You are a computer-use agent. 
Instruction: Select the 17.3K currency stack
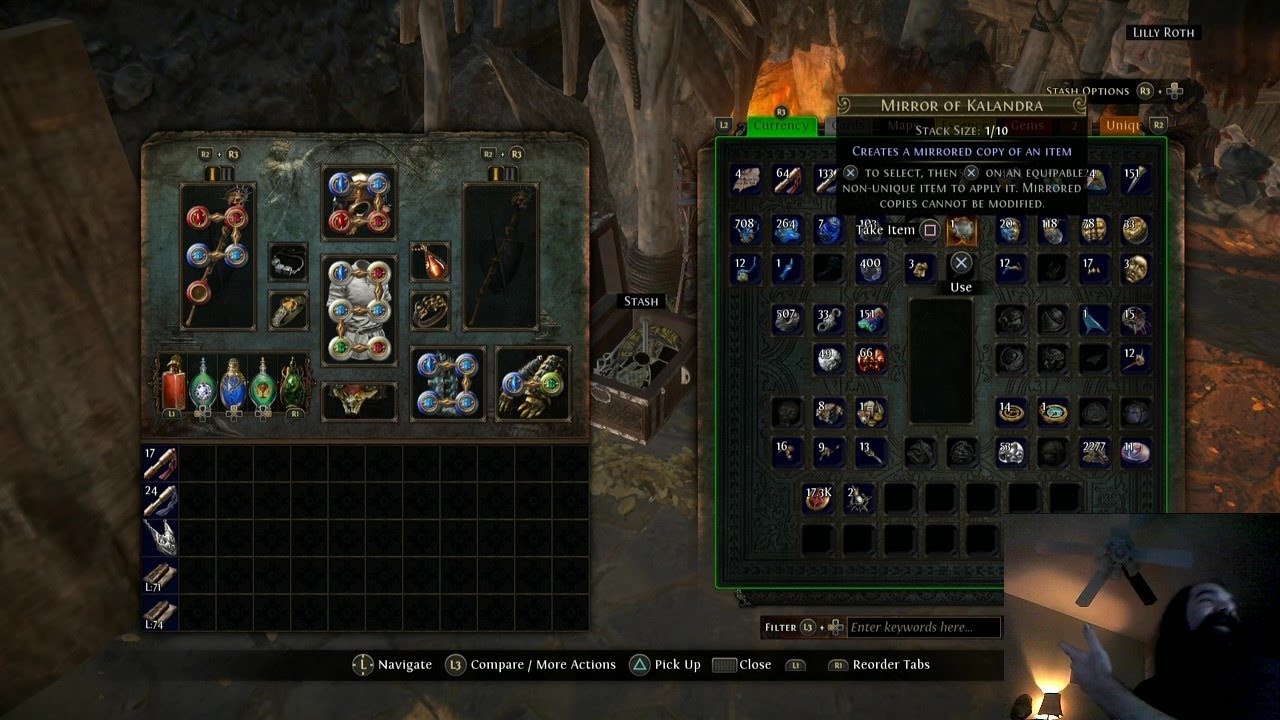coord(819,498)
